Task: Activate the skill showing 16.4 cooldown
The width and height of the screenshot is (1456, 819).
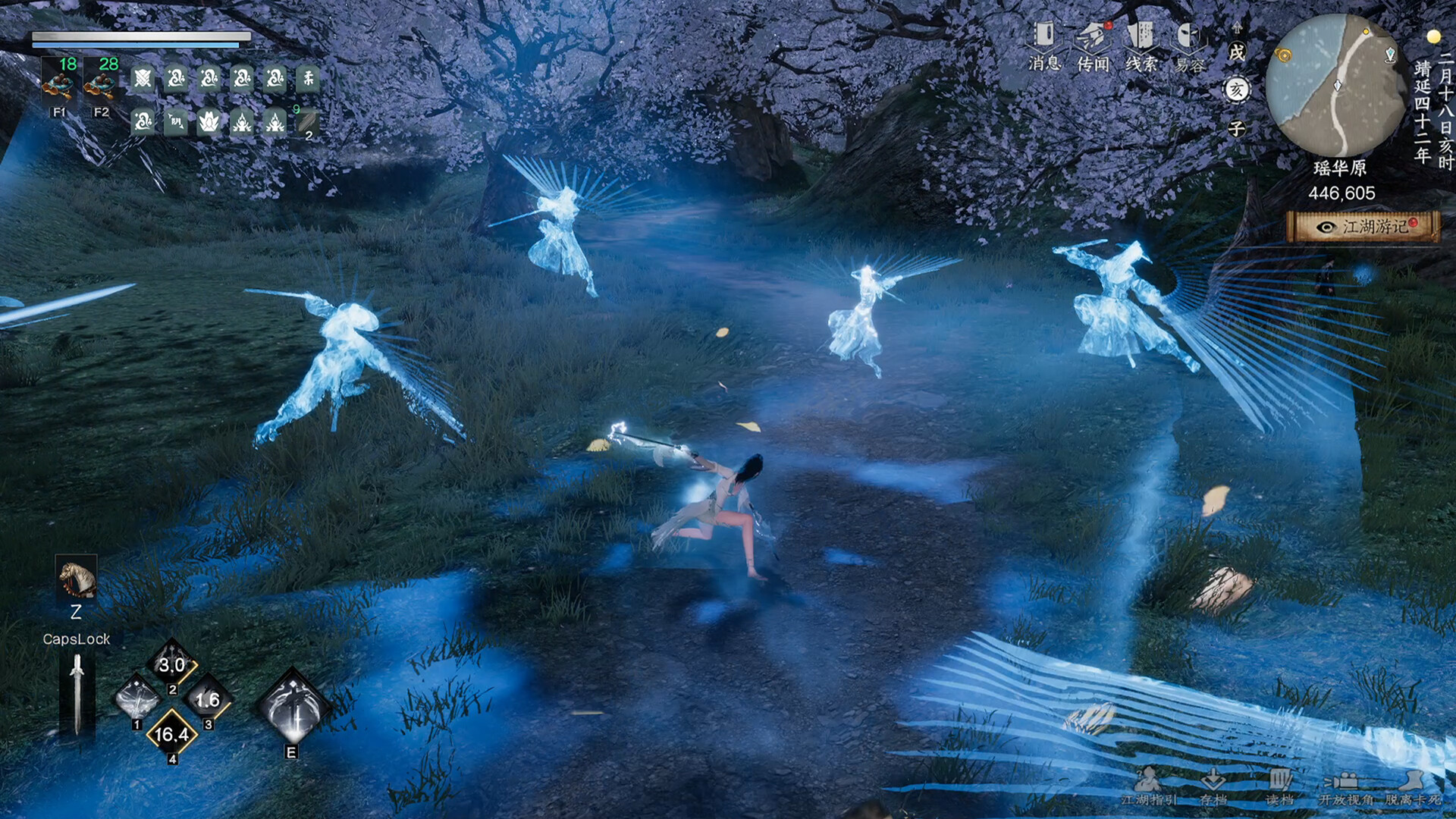Action: 172,733
